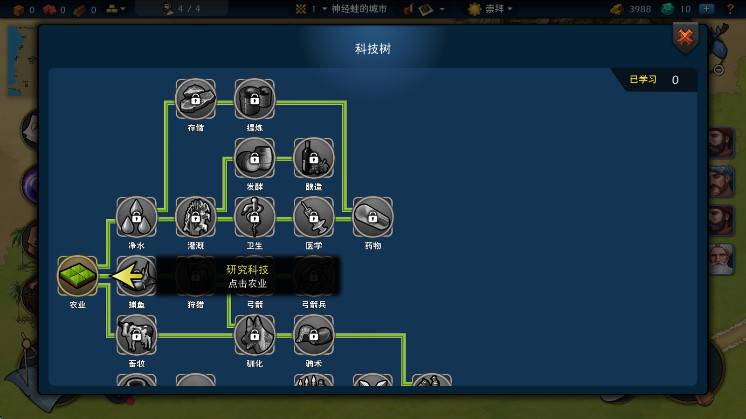Select the locked 酿造 (Brewing) tech
This screenshot has width=746, height=419.
pos(314,158)
